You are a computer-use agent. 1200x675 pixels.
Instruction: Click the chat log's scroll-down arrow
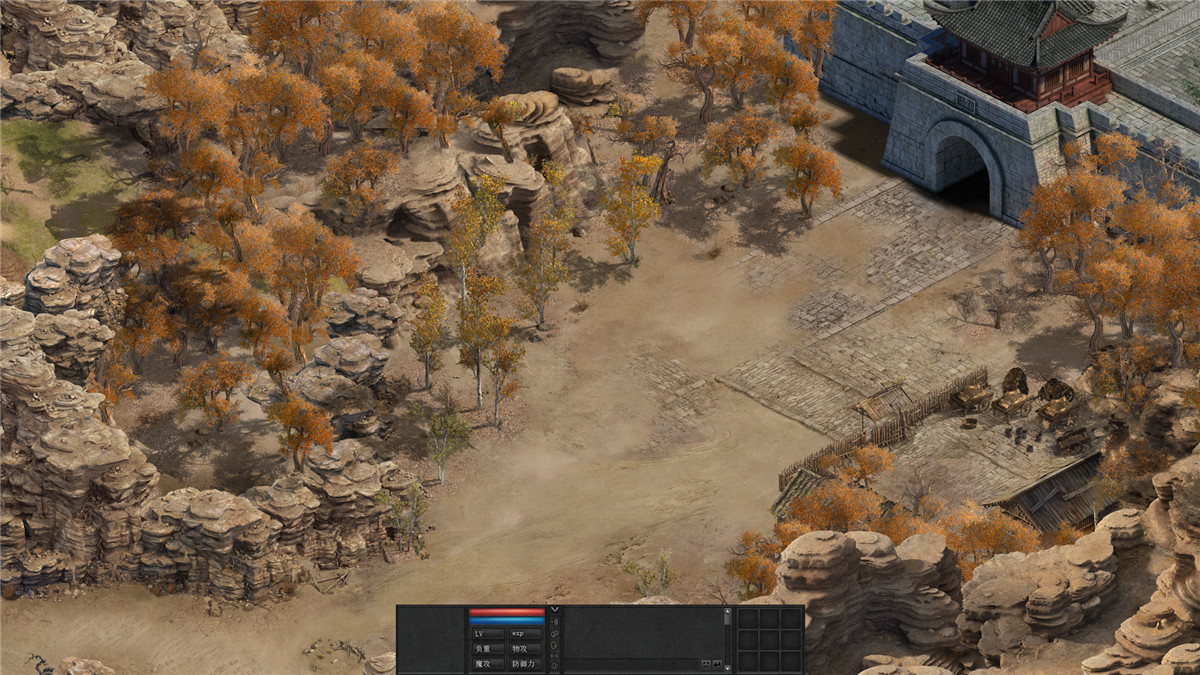(x=728, y=668)
